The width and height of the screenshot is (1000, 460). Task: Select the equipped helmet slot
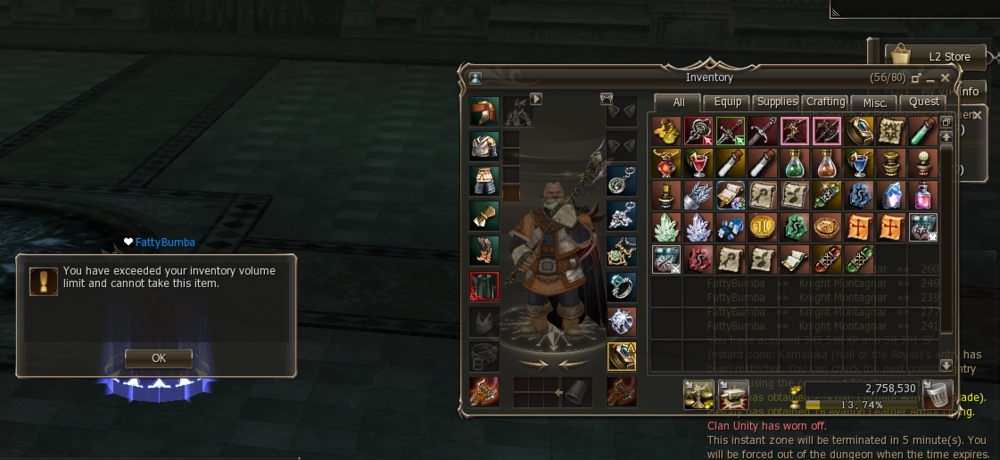point(484,111)
